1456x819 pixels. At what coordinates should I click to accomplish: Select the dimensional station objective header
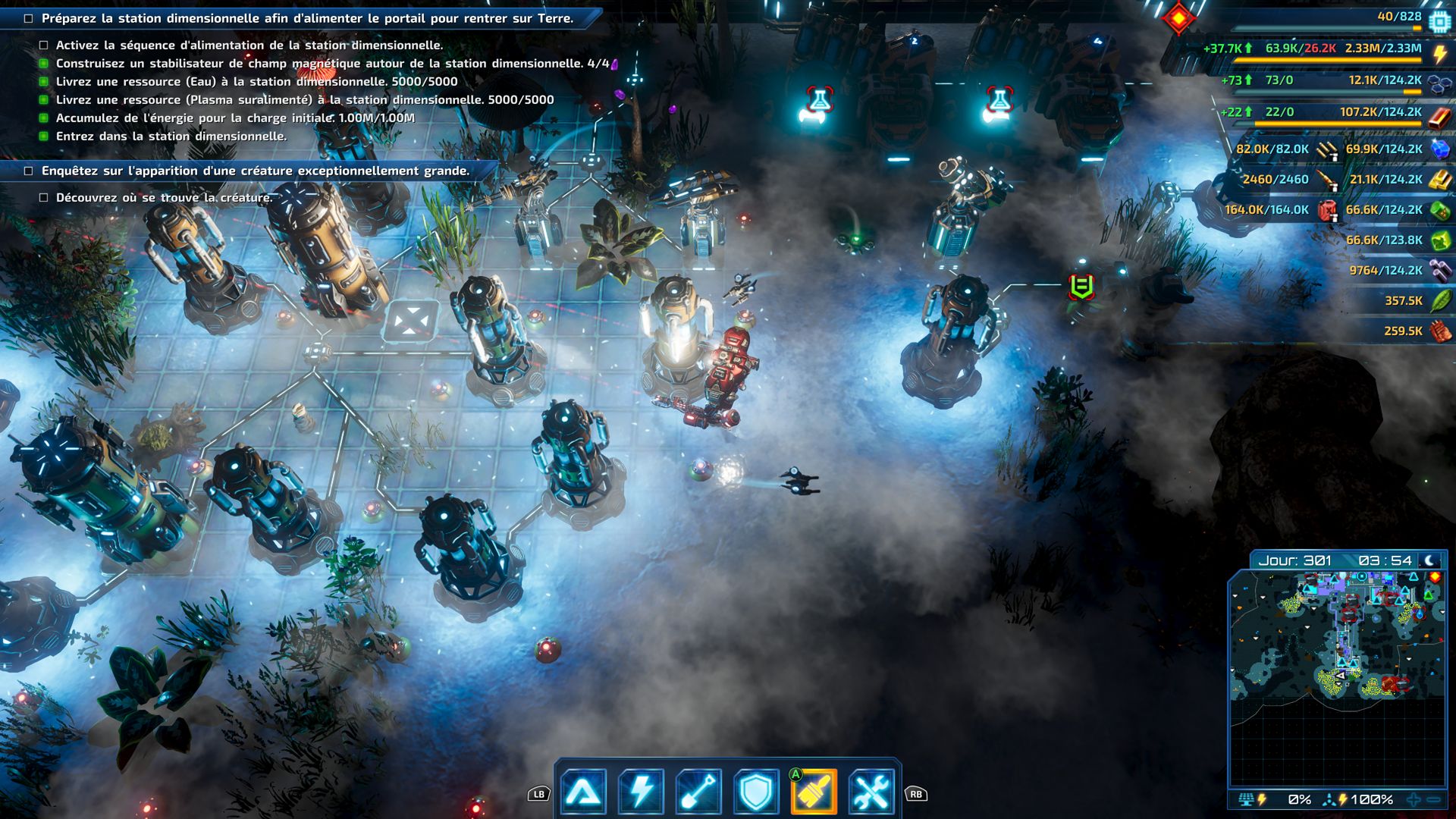tap(307, 18)
